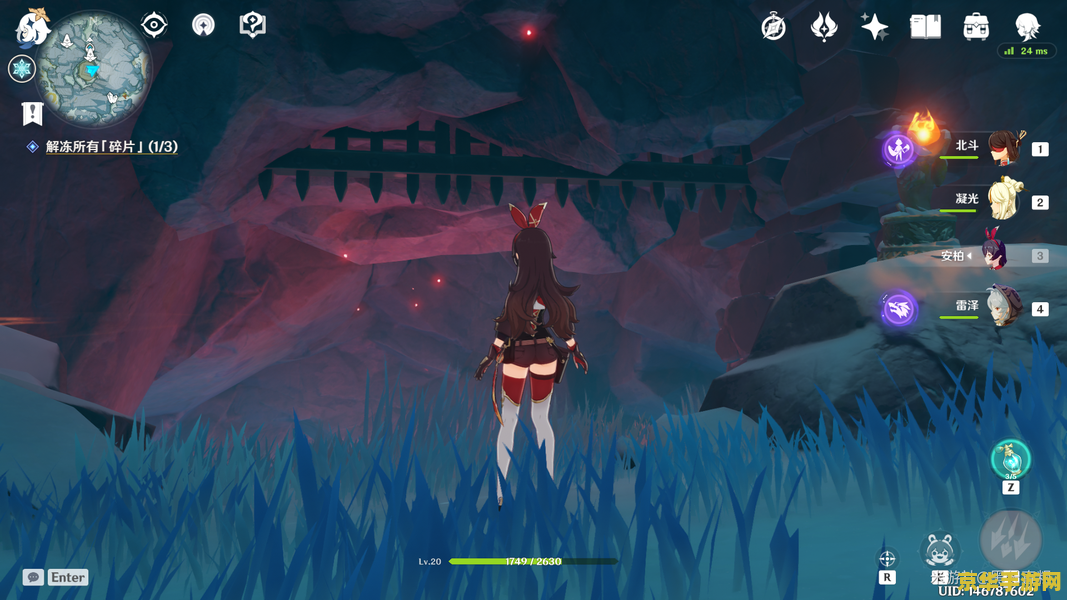The height and width of the screenshot is (600, 1067).
Task: Open the compass events icon
Action: tap(773, 27)
